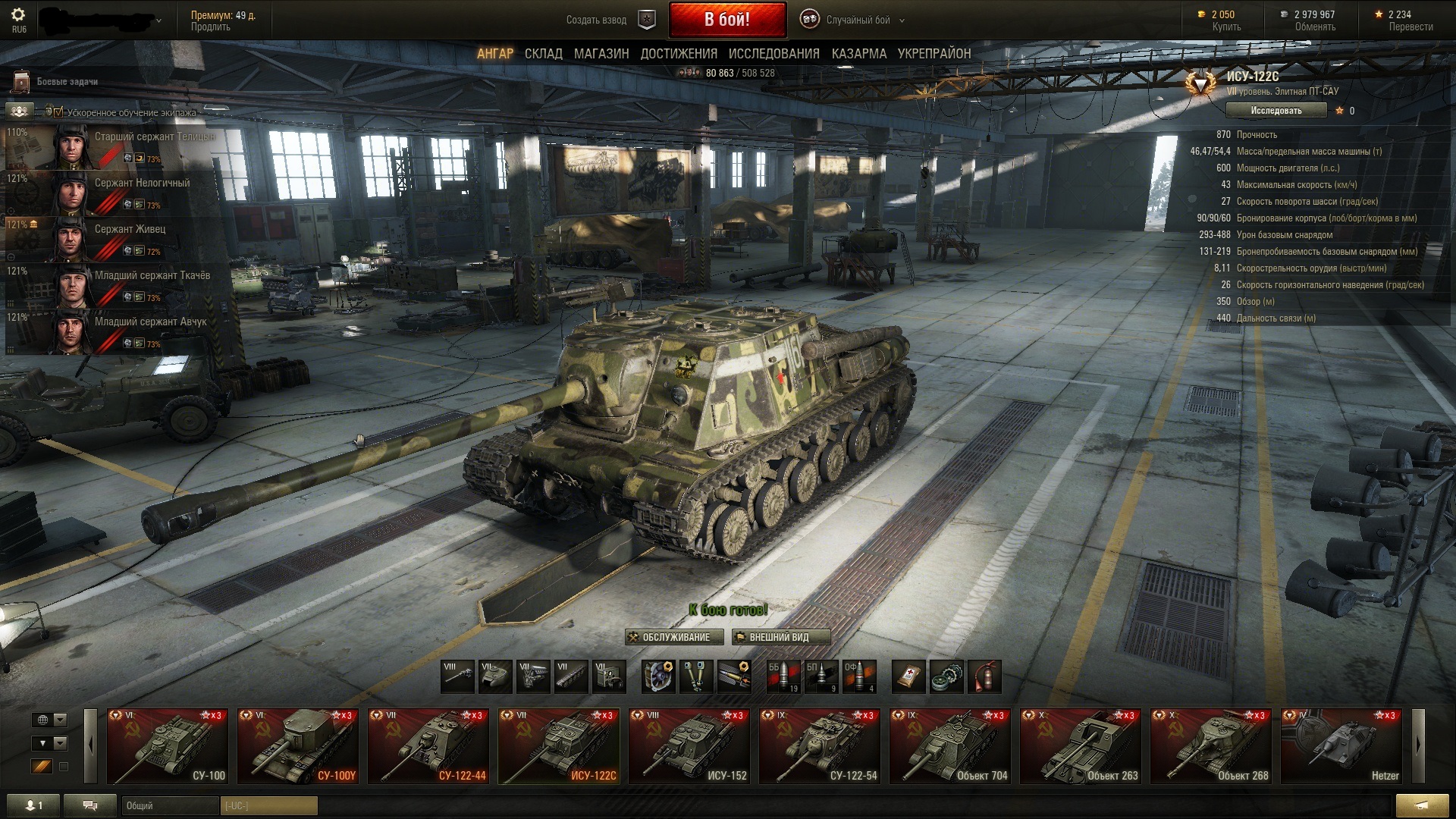Open the УКРЕПРАЙОН tab
1456x819 pixels.
[x=934, y=54]
